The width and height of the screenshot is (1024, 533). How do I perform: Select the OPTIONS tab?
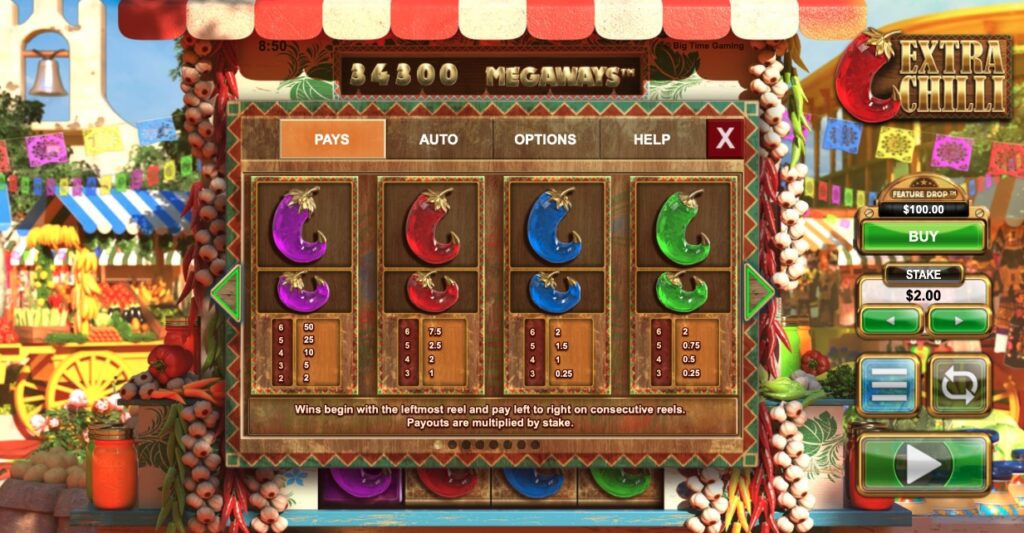point(545,139)
